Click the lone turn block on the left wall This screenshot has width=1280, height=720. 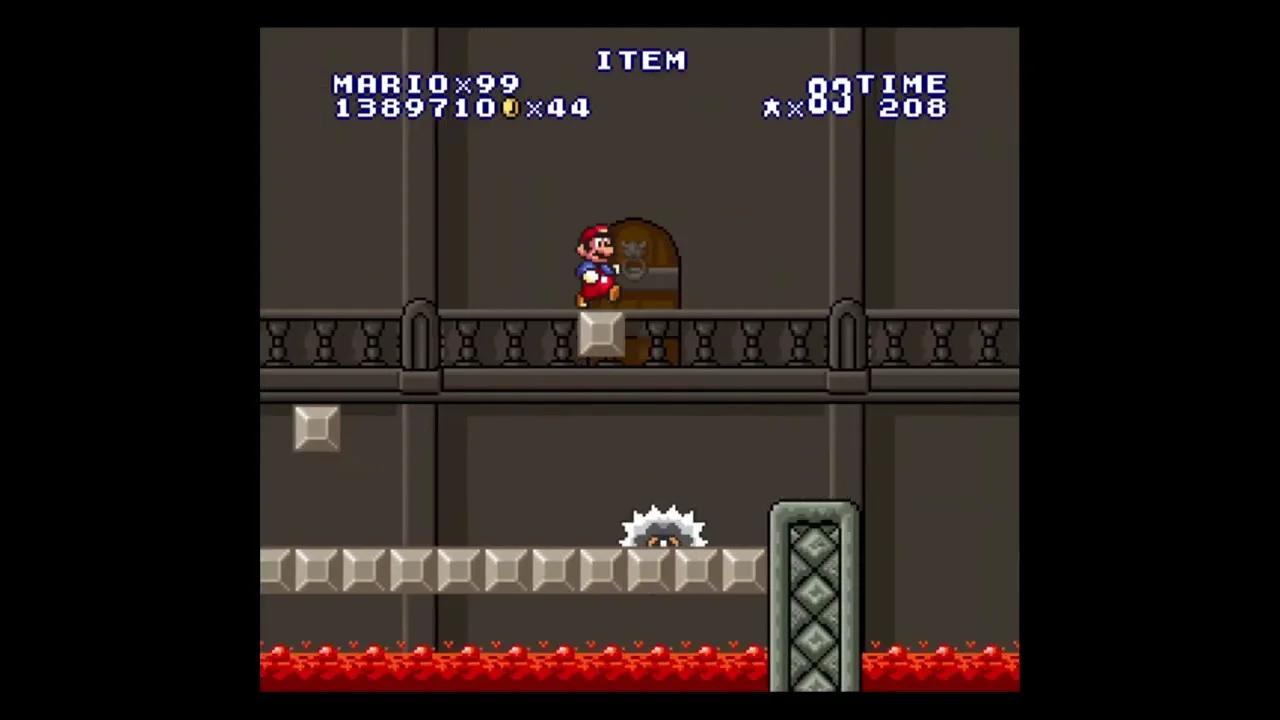coord(317,428)
